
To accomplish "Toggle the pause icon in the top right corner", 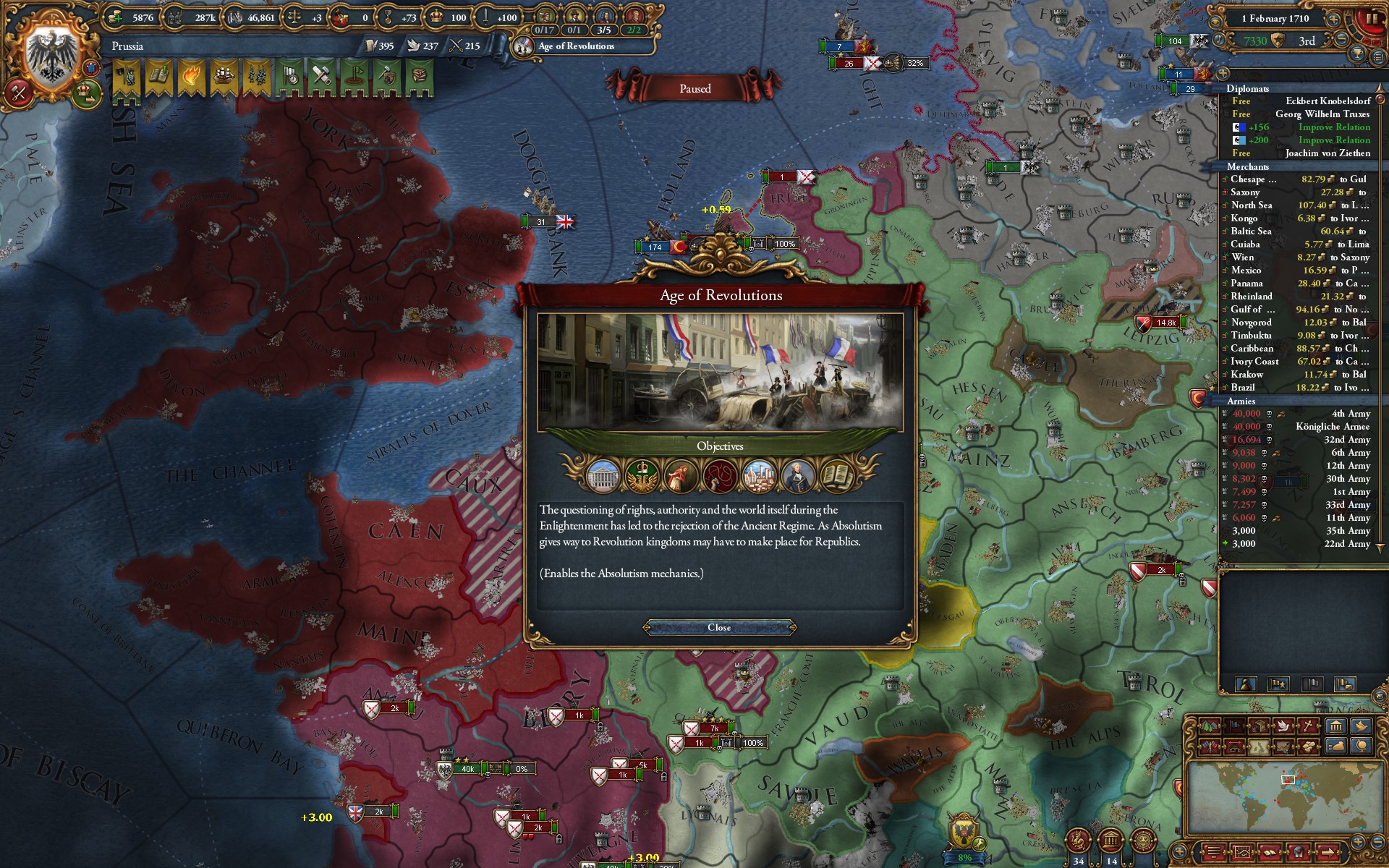I will pyautogui.click(x=1372, y=19).
